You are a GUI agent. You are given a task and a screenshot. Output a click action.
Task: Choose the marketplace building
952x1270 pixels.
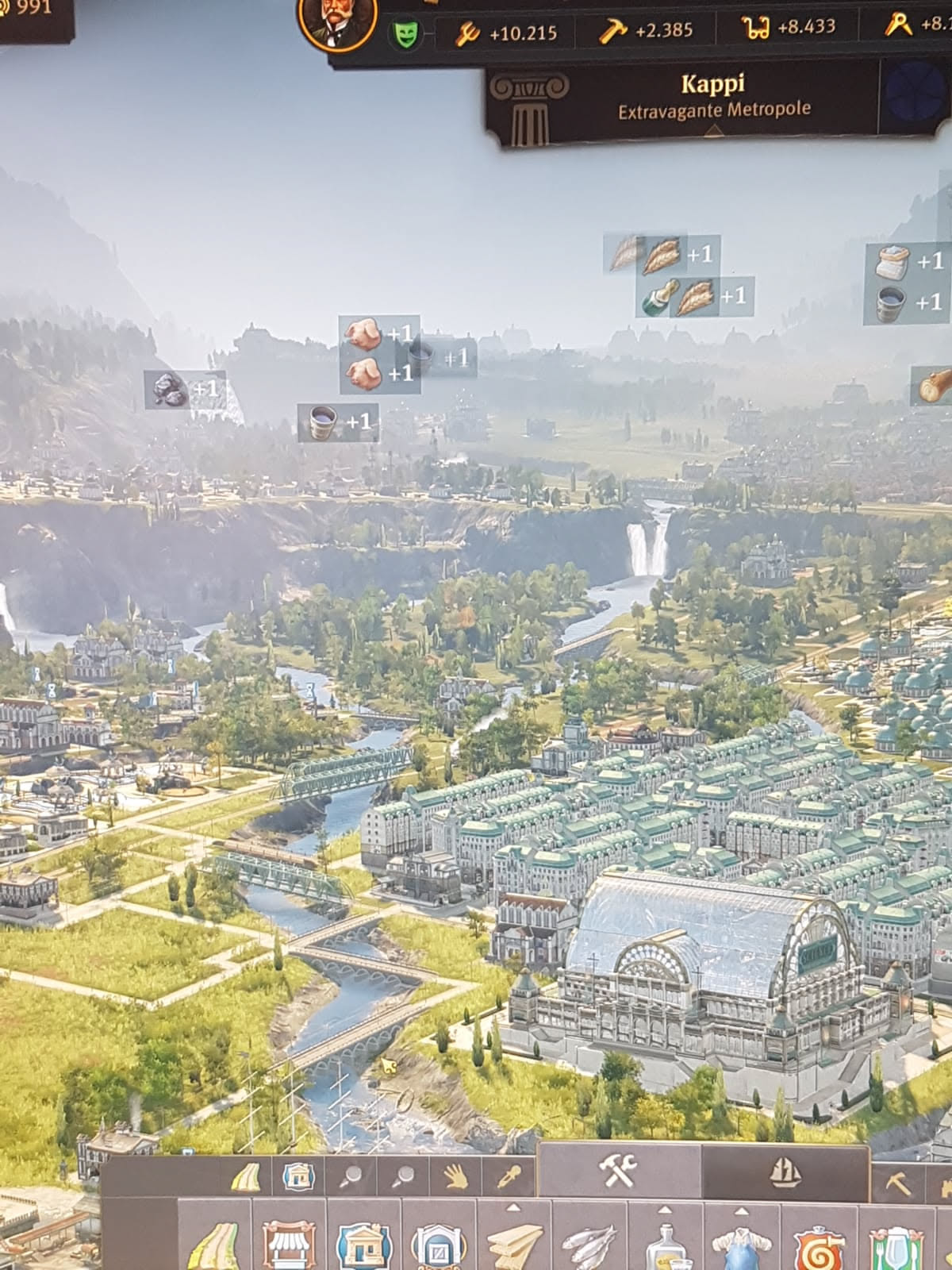pyautogui.click(x=288, y=1242)
